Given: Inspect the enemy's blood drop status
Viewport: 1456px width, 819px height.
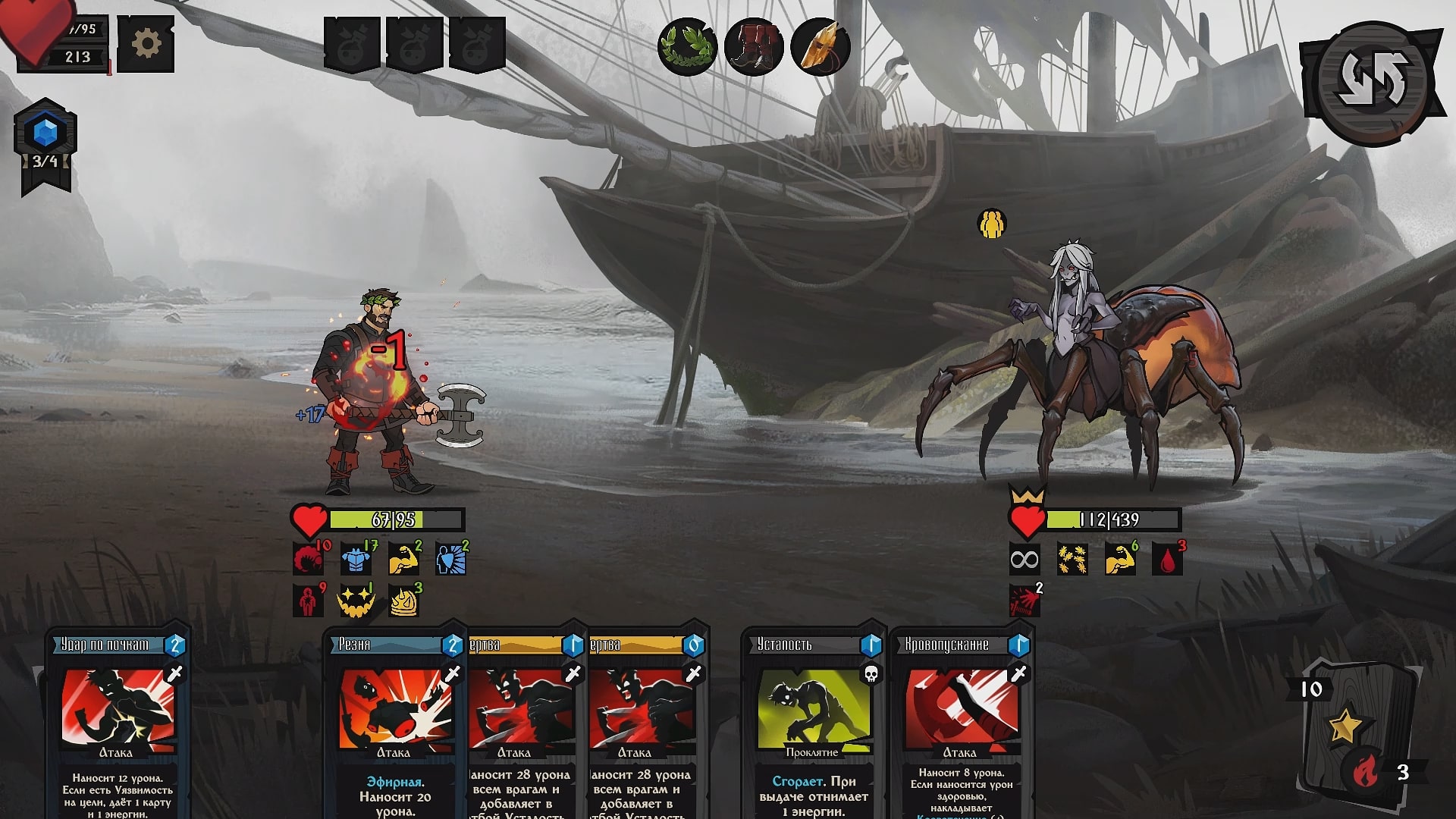Looking at the screenshot, I should click(1166, 560).
